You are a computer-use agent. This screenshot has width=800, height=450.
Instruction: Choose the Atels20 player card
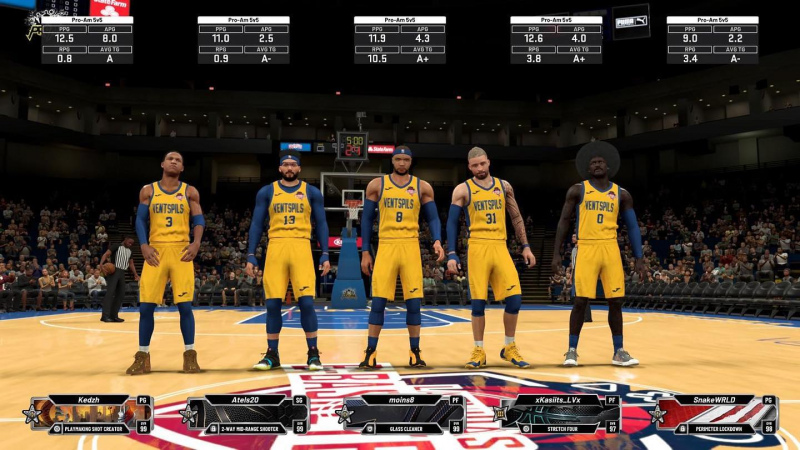[x=246, y=414]
